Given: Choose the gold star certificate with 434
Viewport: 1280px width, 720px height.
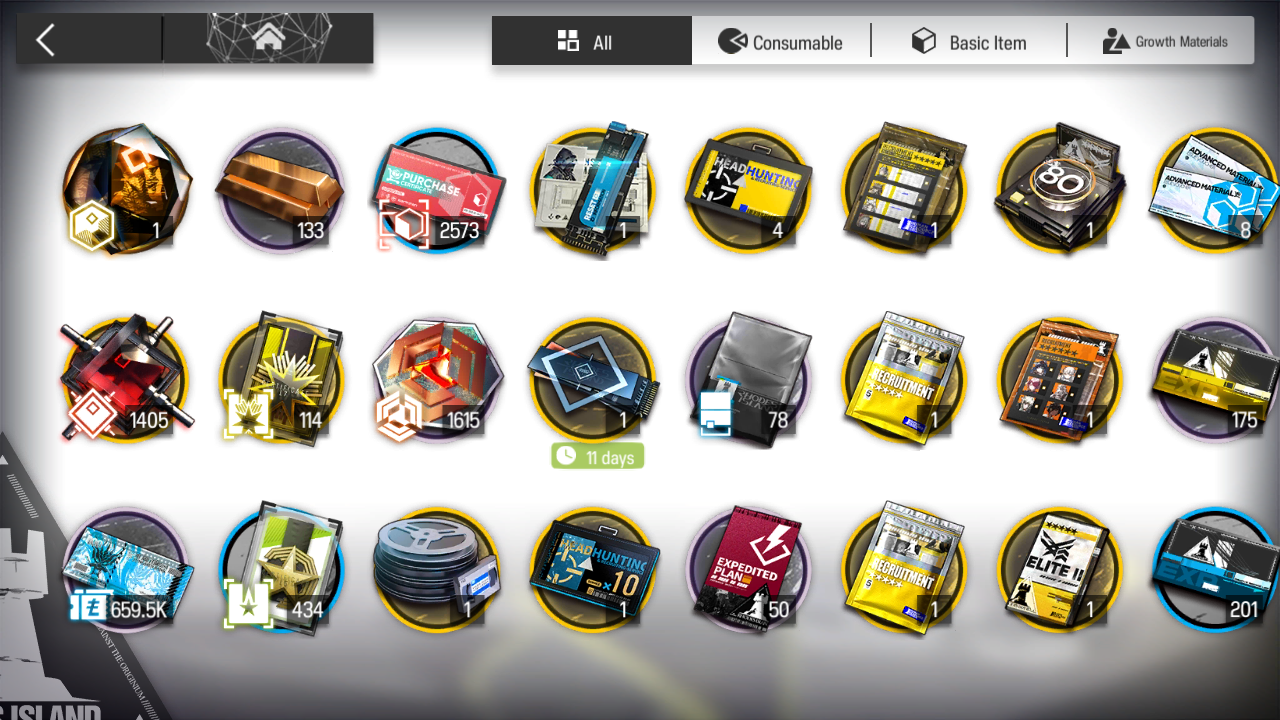Looking at the screenshot, I should [280, 570].
